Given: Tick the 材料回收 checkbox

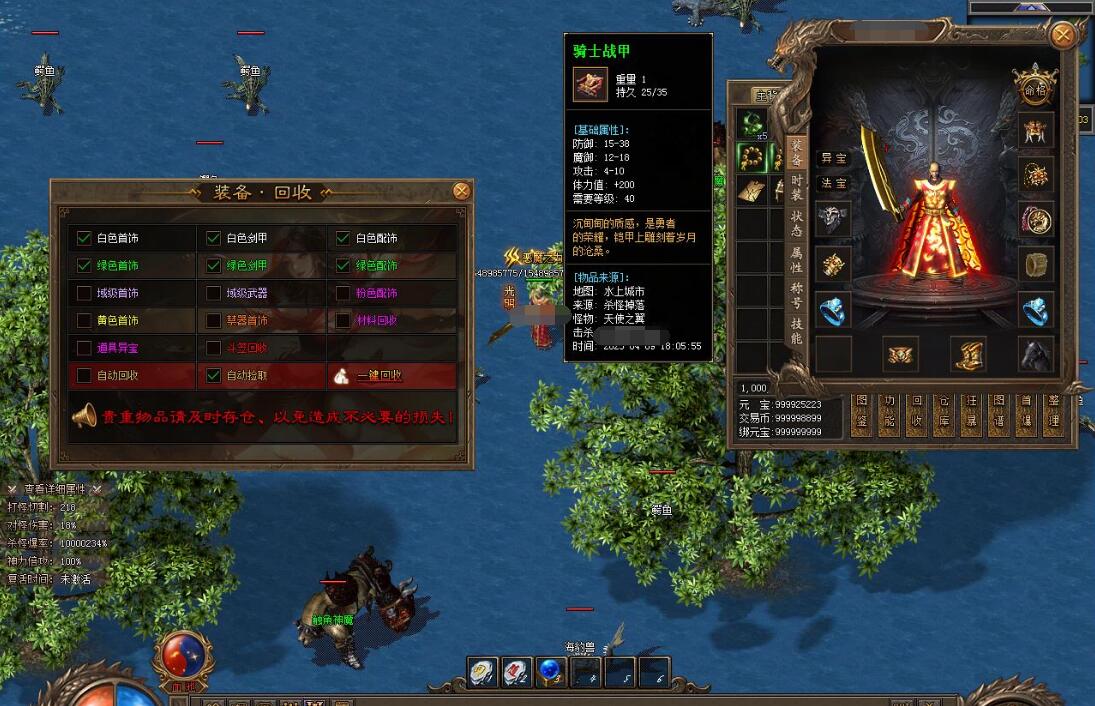Looking at the screenshot, I should pos(343,321).
